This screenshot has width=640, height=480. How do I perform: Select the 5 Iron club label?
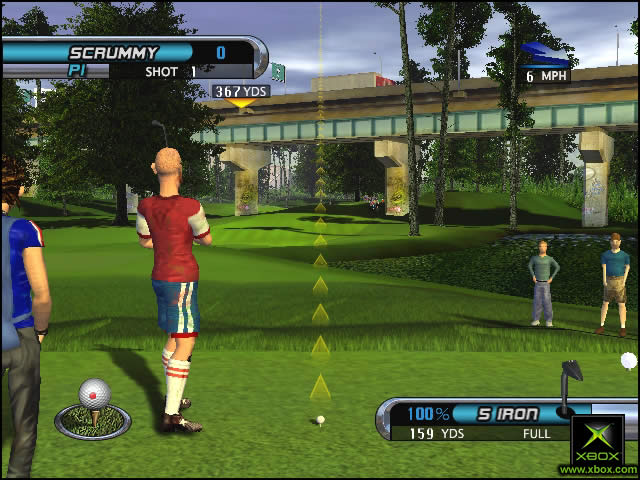point(507,414)
